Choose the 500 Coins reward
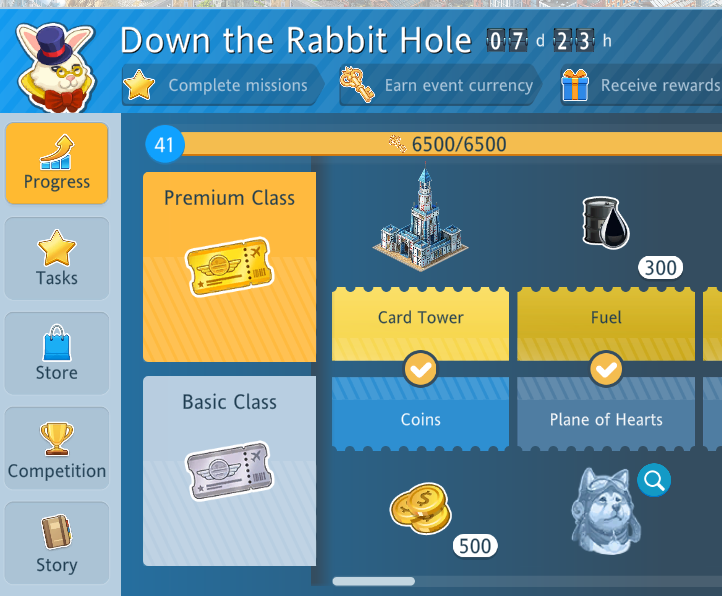722x596 pixels. (421, 509)
